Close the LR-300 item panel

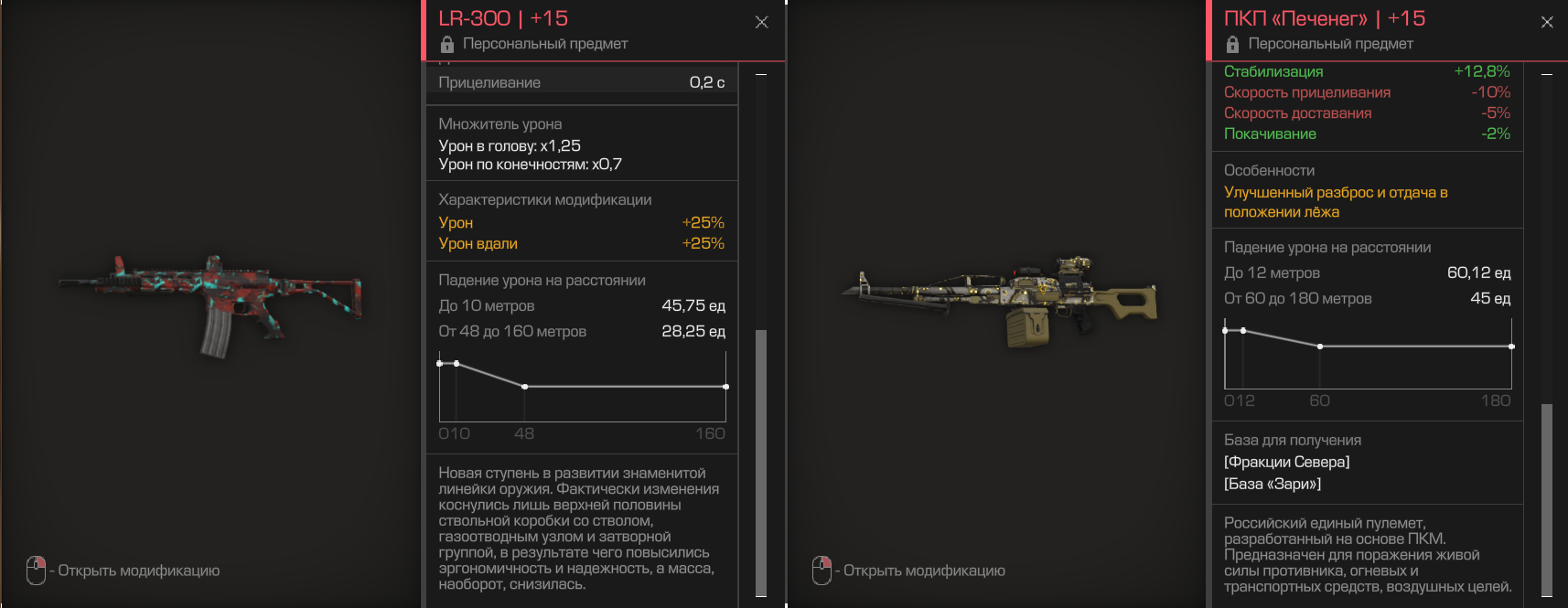[x=761, y=22]
